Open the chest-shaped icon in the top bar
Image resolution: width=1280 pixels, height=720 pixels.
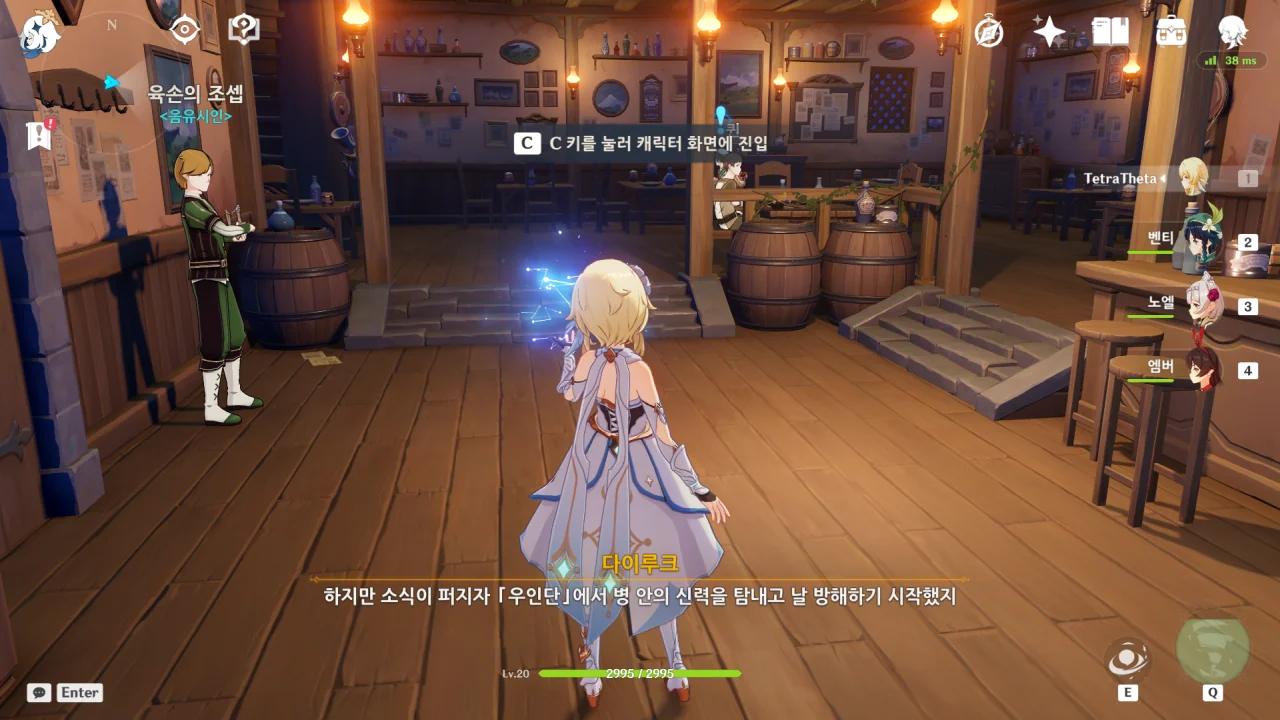click(1171, 32)
